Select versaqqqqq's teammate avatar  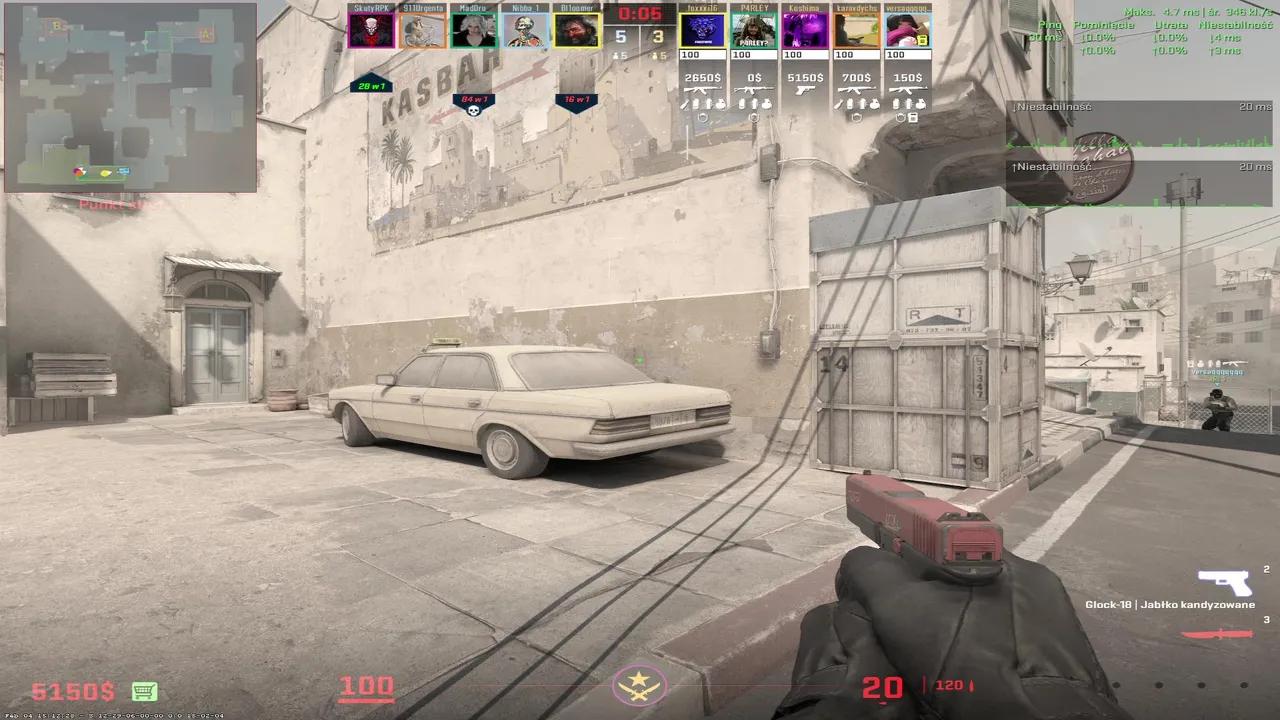coord(908,30)
